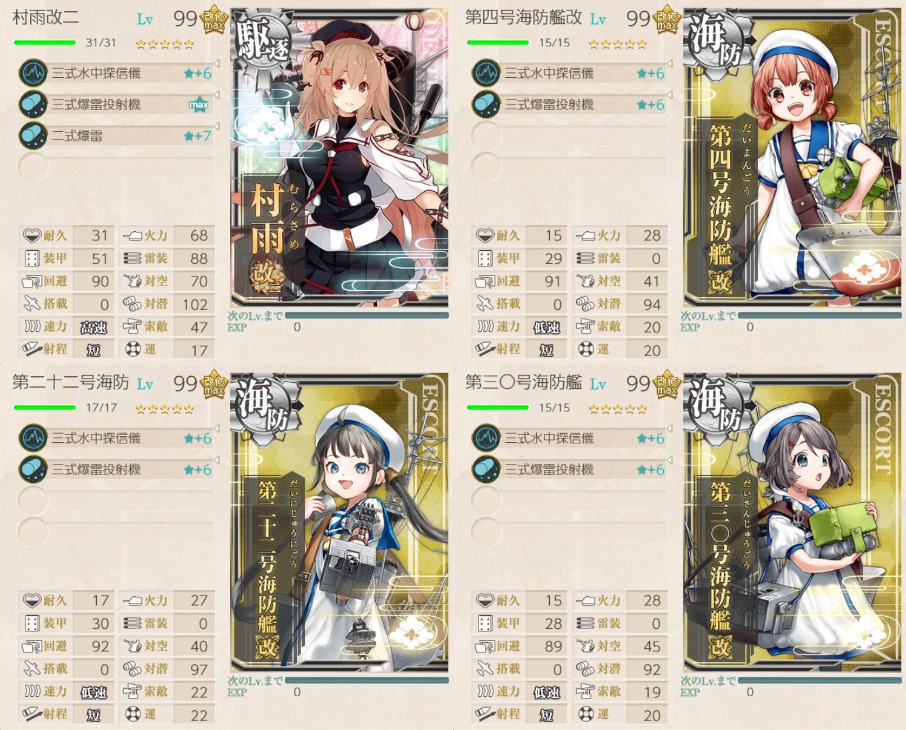Select the sonar slot of 第三〇号海防艦
906x730 pixels.
pos(568,438)
